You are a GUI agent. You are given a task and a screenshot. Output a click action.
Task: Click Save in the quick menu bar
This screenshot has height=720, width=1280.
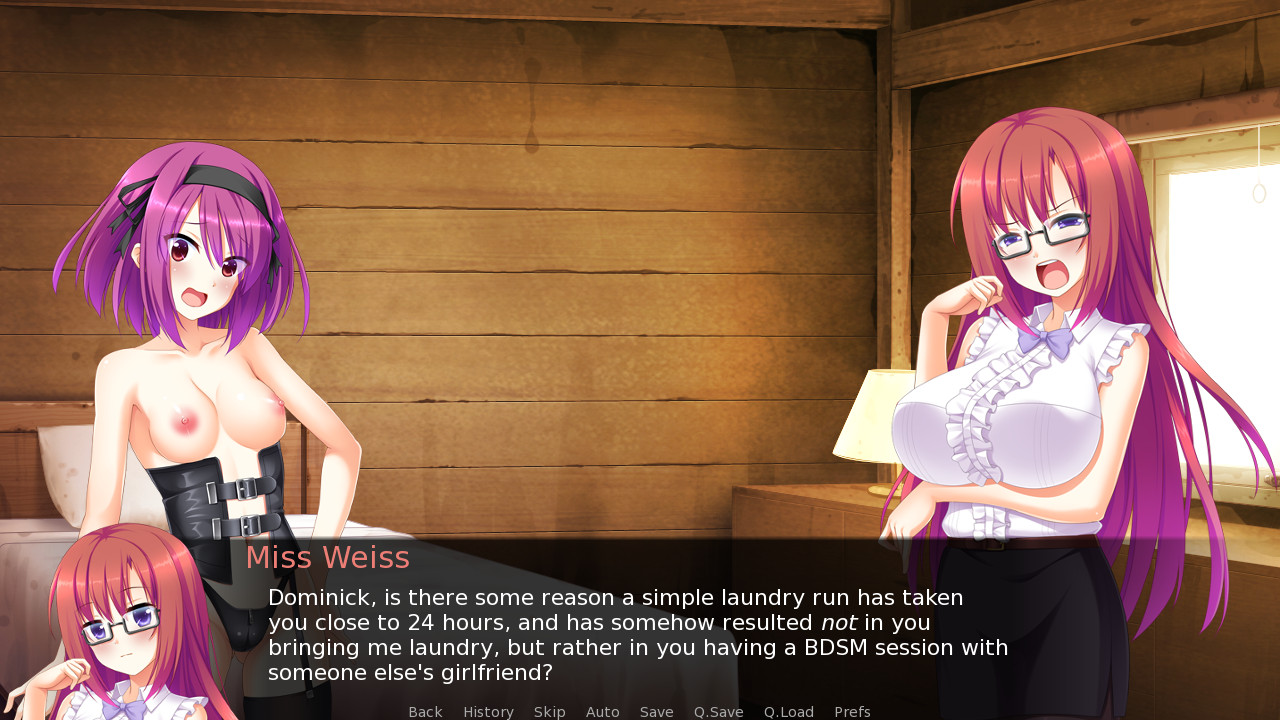(x=656, y=711)
